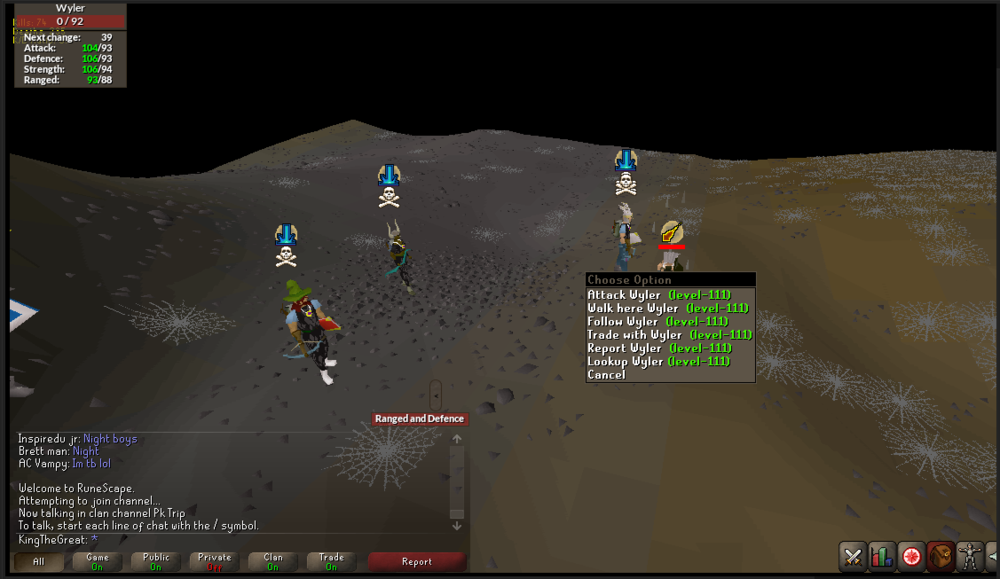Toggle the Public chat filter

coord(156,562)
